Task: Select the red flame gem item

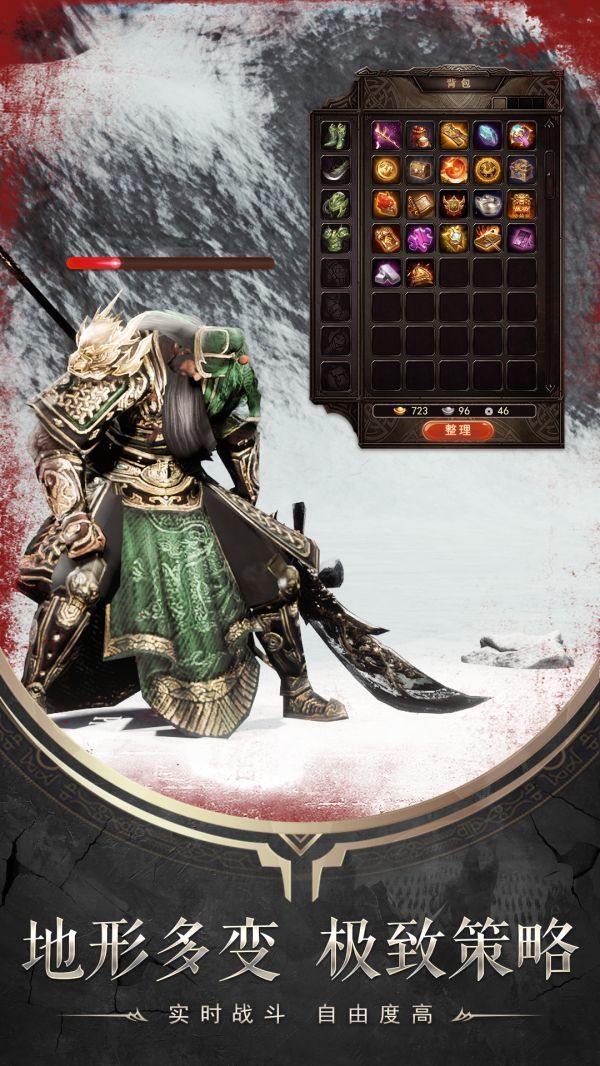Action: pos(386,204)
